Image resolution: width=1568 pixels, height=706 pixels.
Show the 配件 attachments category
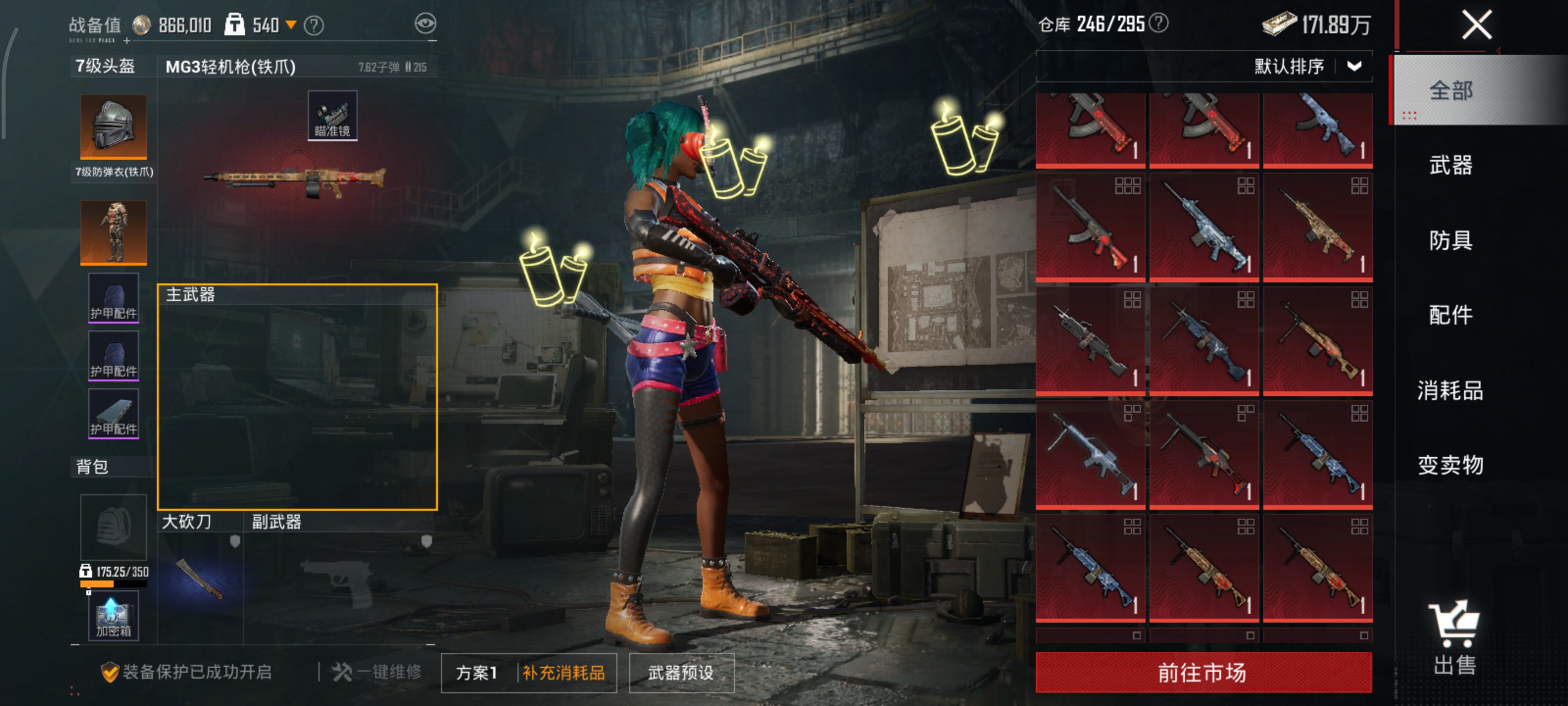pos(1450,315)
